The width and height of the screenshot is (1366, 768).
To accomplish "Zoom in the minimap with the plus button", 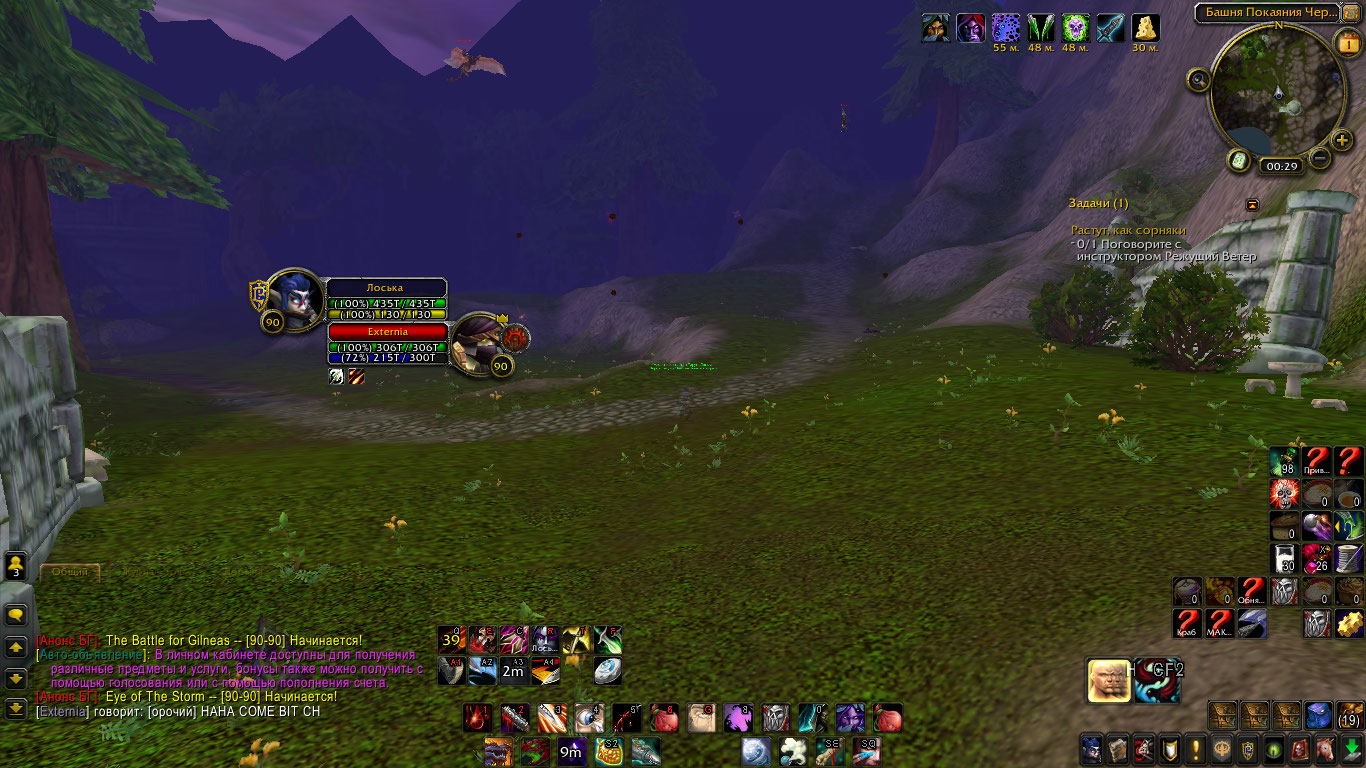I will point(1343,139).
